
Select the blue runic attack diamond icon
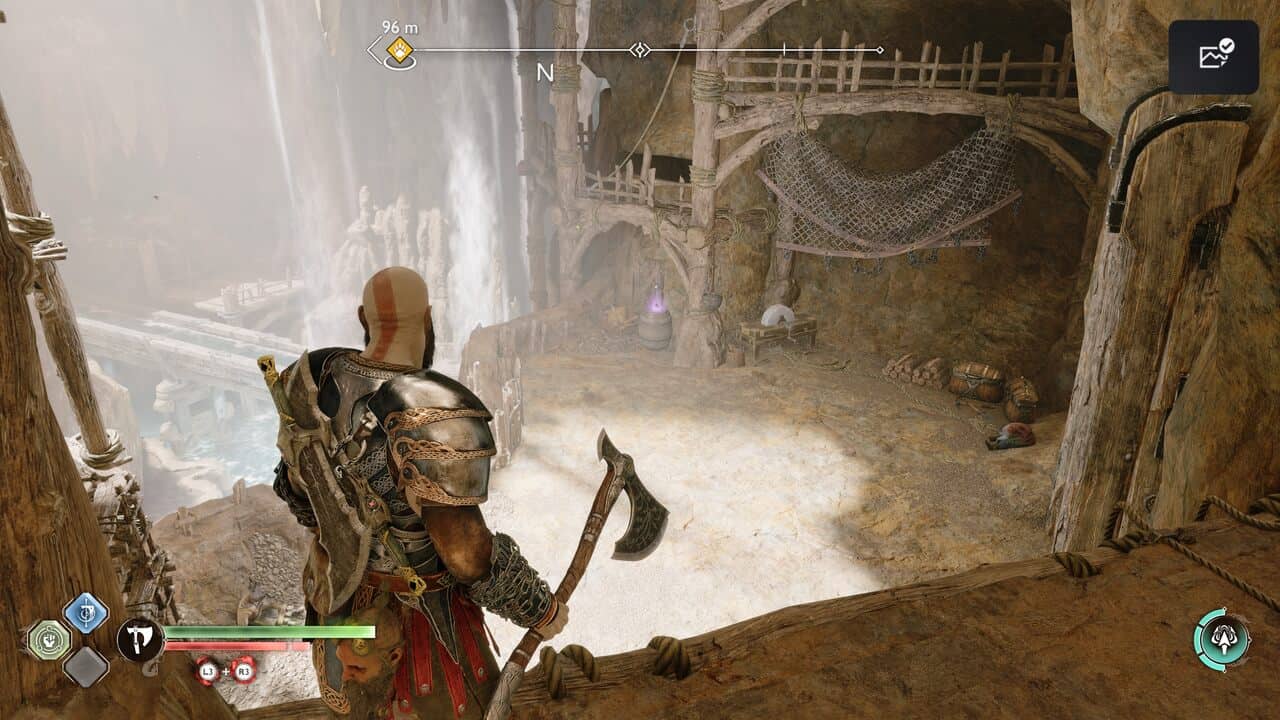pyautogui.click(x=86, y=613)
